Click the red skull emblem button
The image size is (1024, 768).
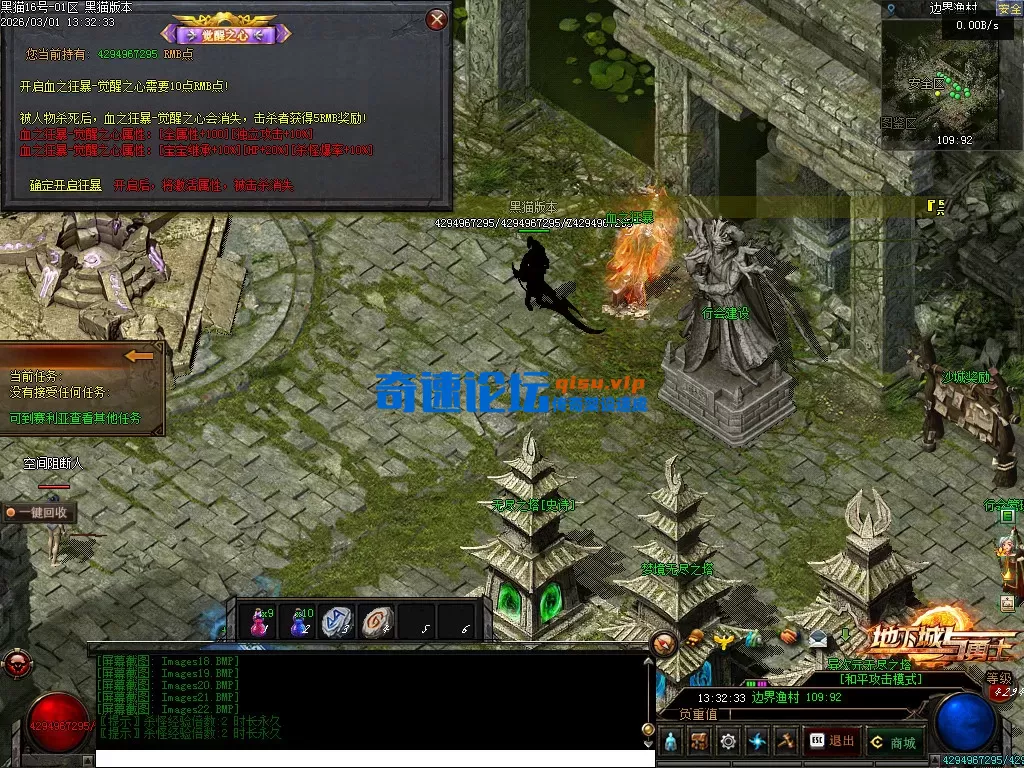(15, 663)
